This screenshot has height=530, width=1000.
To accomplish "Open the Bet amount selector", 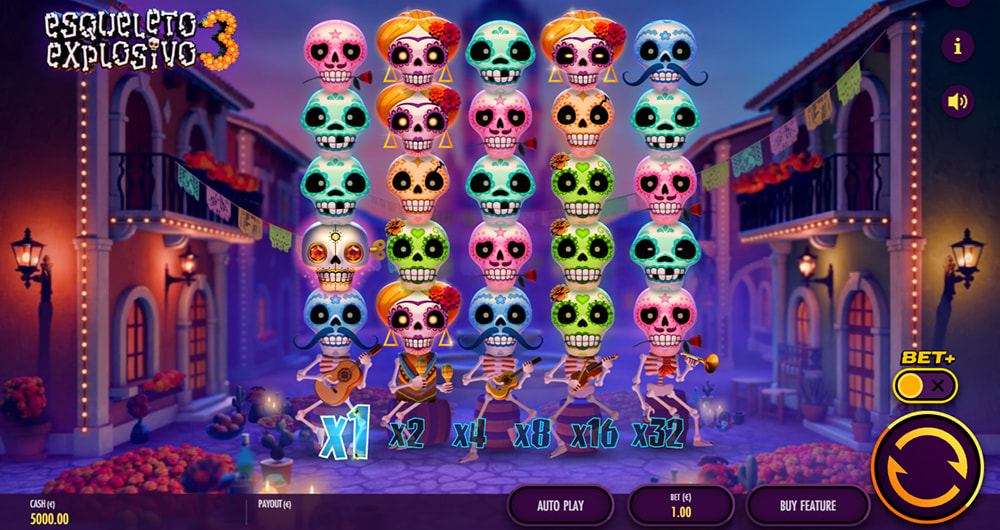I will pyautogui.click(x=679, y=505).
